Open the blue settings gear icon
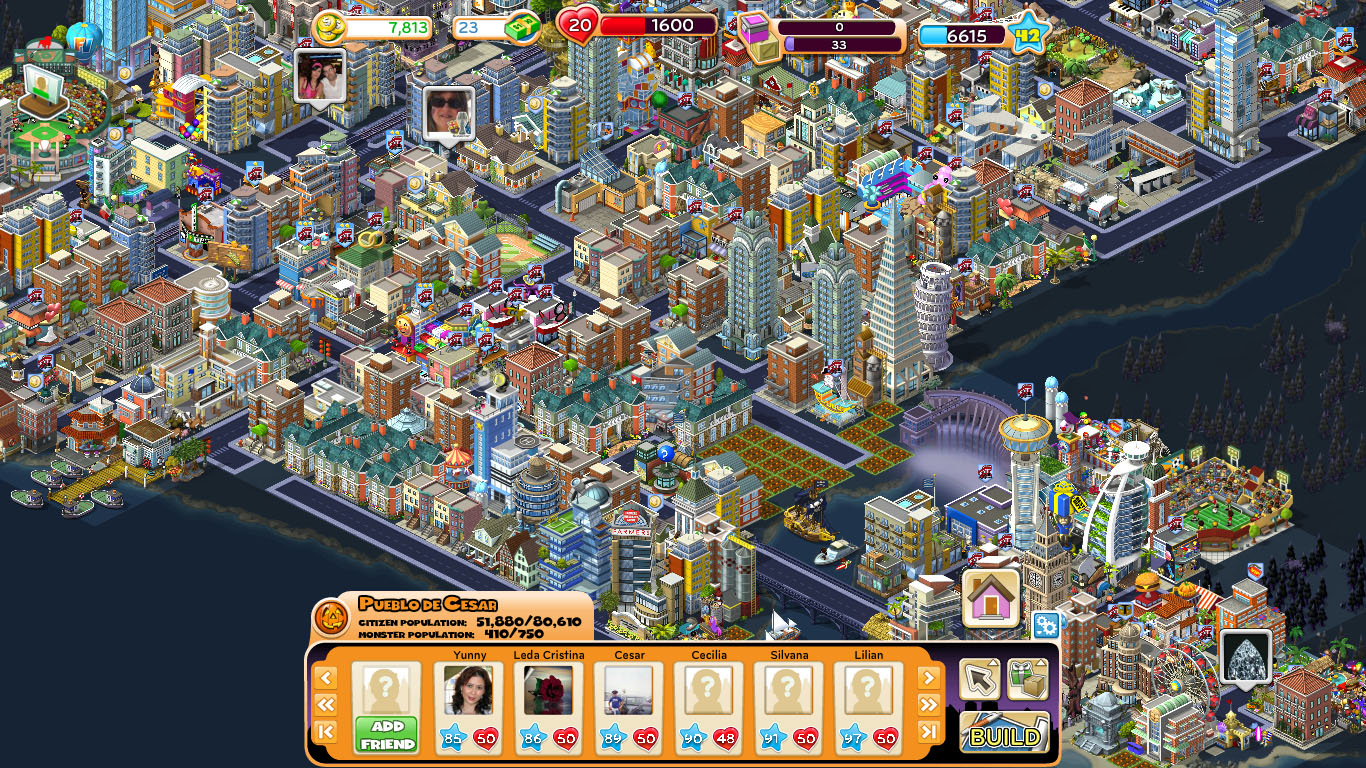 (x=1048, y=625)
